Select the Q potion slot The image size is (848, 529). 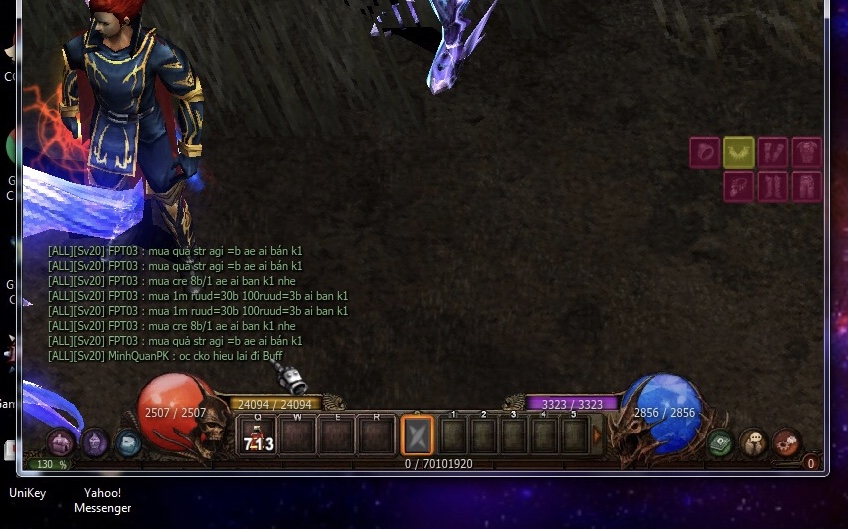pos(256,436)
